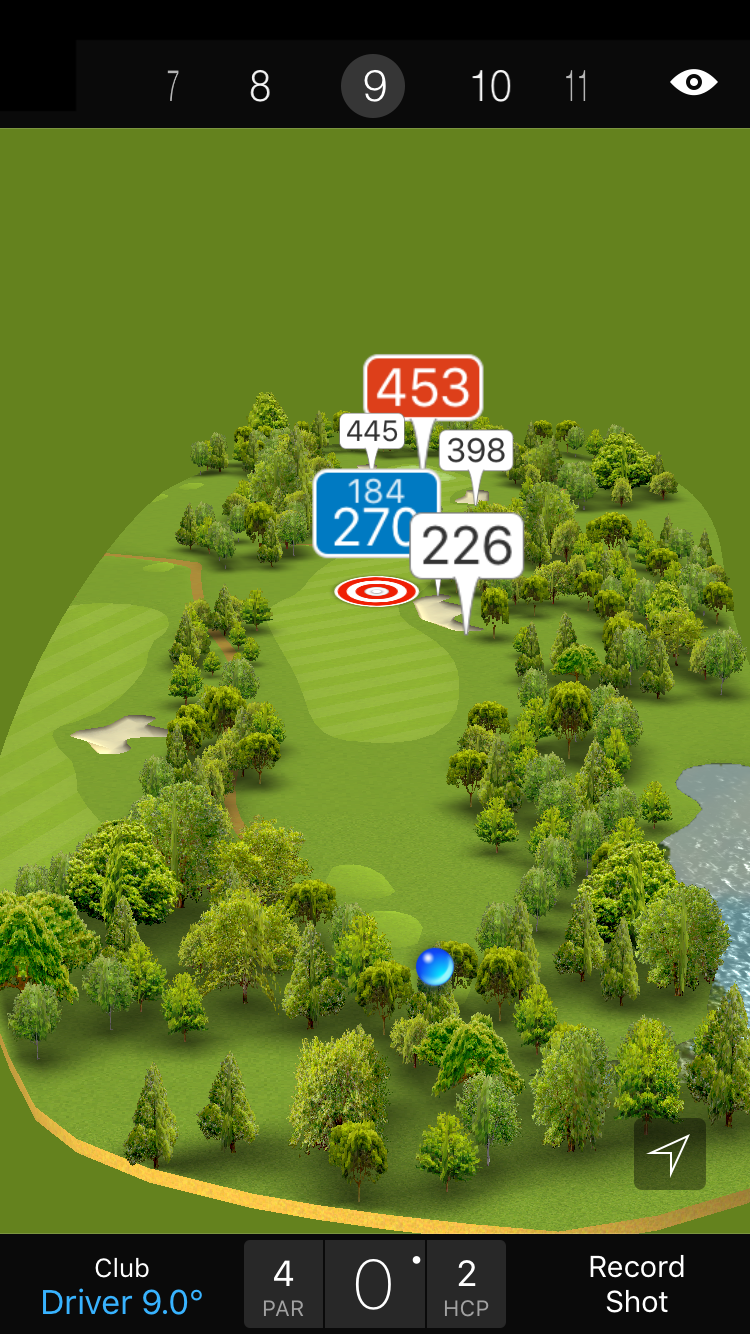
Task: Select the red 453 distance marker
Action: pyautogui.click(x=423, y=387)
